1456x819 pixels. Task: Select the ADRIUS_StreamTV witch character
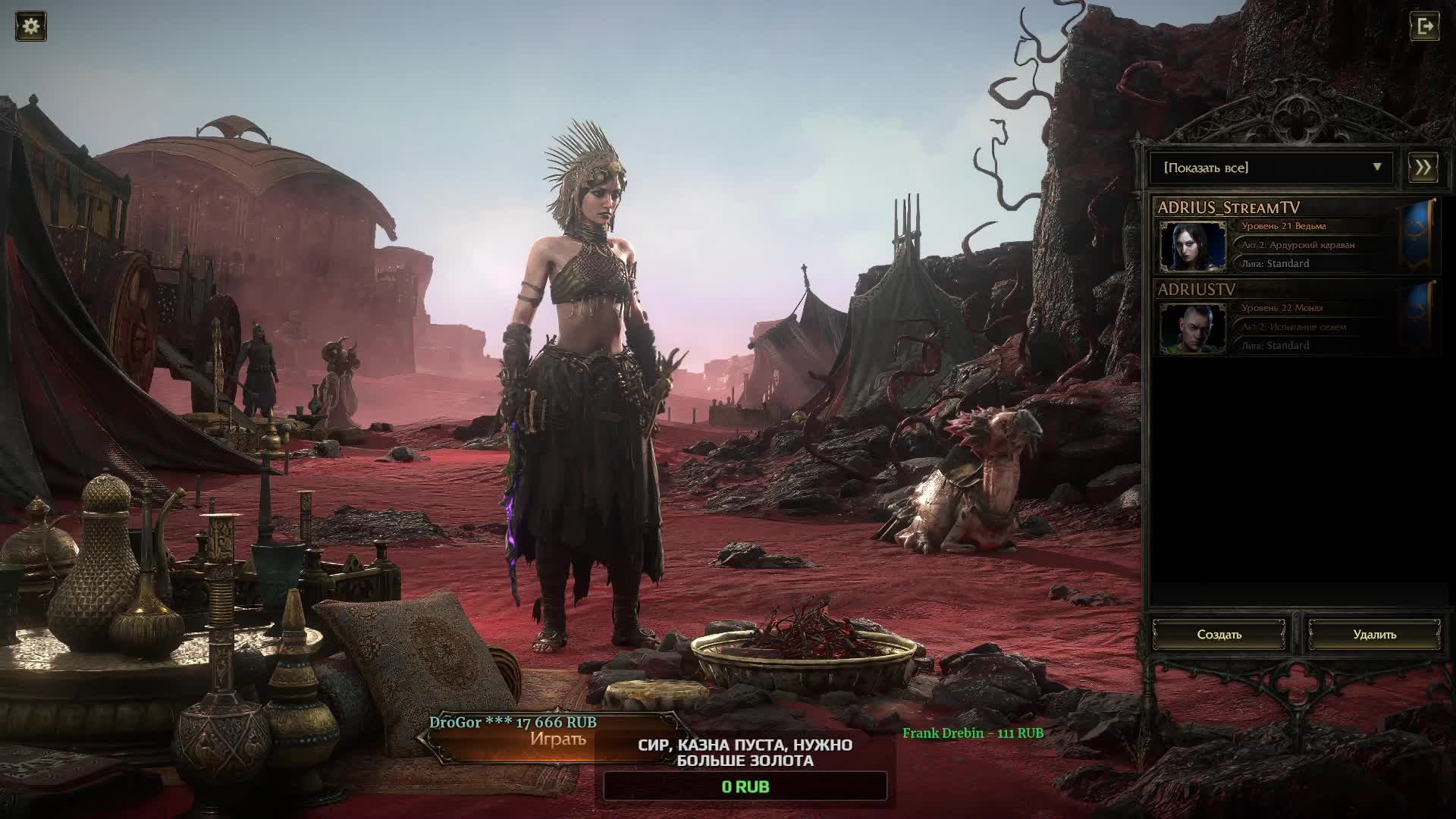[1289, 237]
